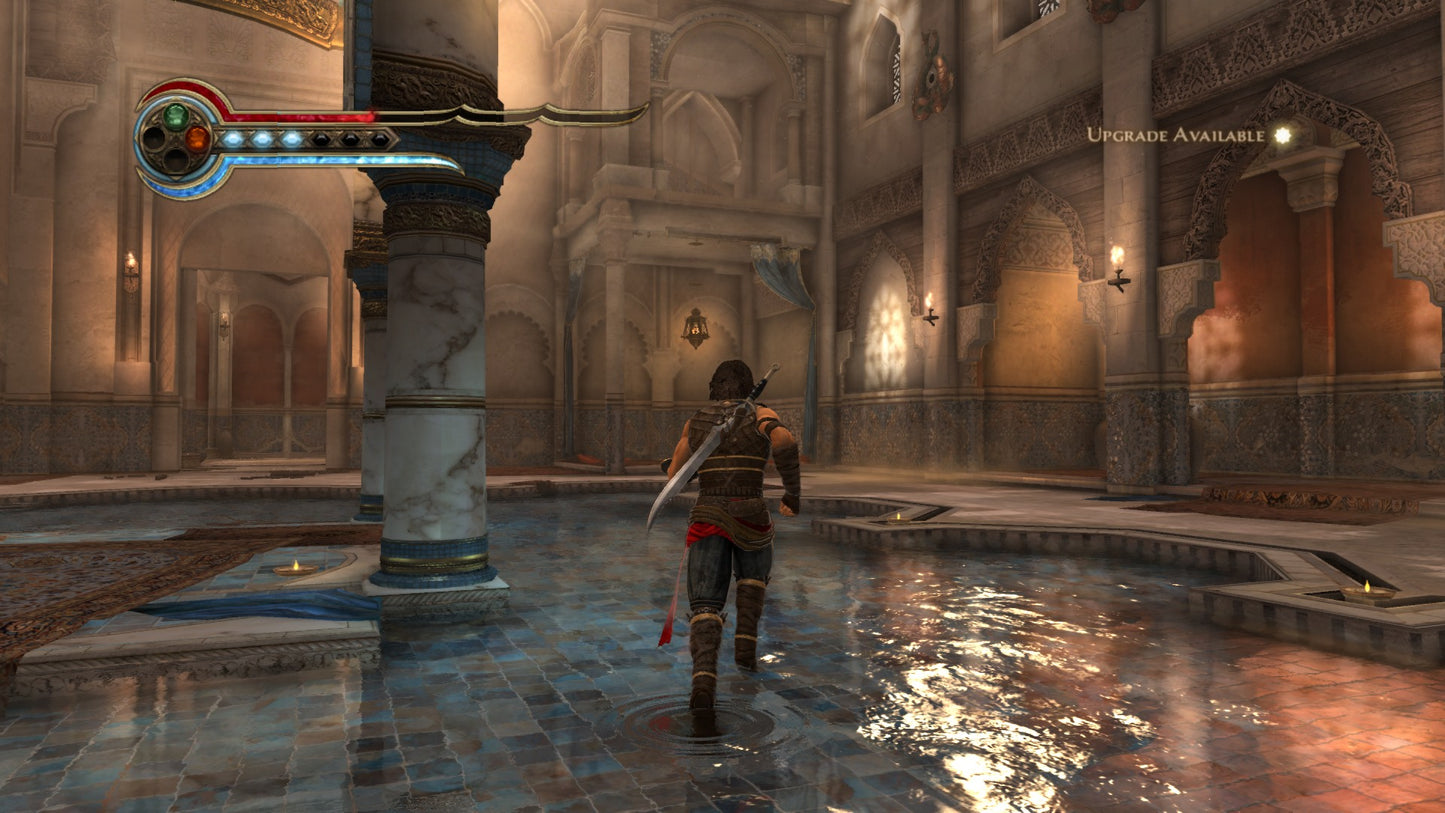Click the middle unlit energy pip
Image resolution: width=1445 pixels, height=813 pixels.
click(350, 138)
